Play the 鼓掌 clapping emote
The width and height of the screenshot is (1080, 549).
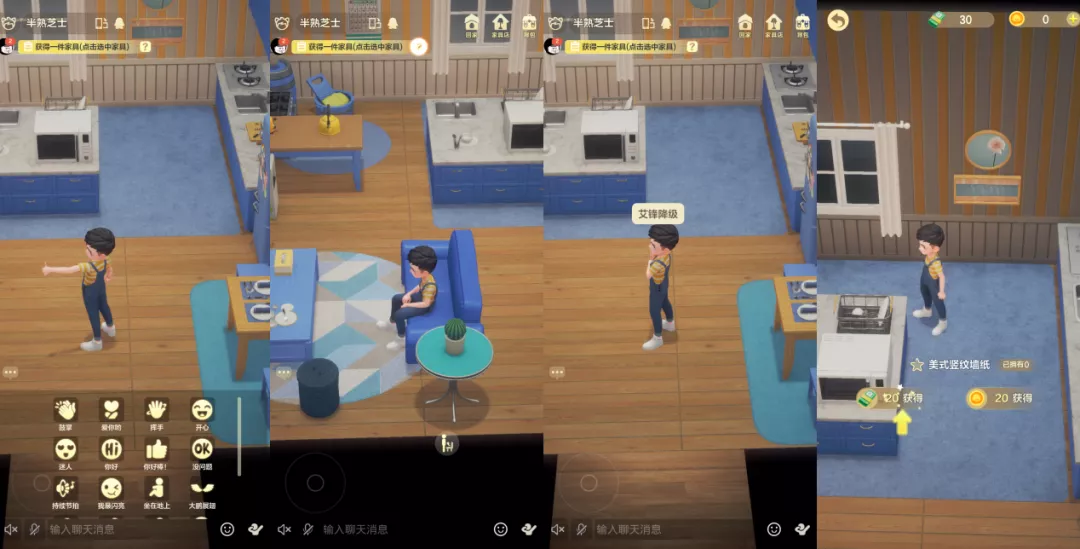click(x=65, y=409)
